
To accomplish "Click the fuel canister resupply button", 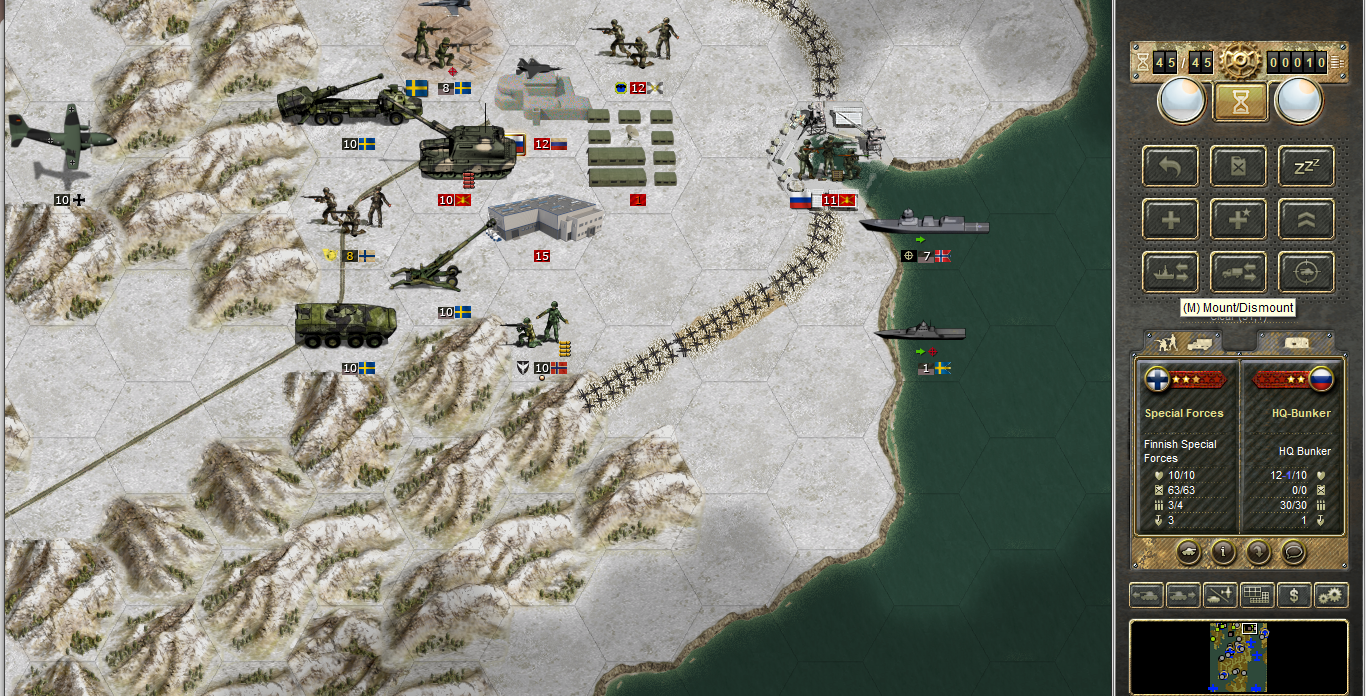I will pyautogui.click(x=1239, y=166).
